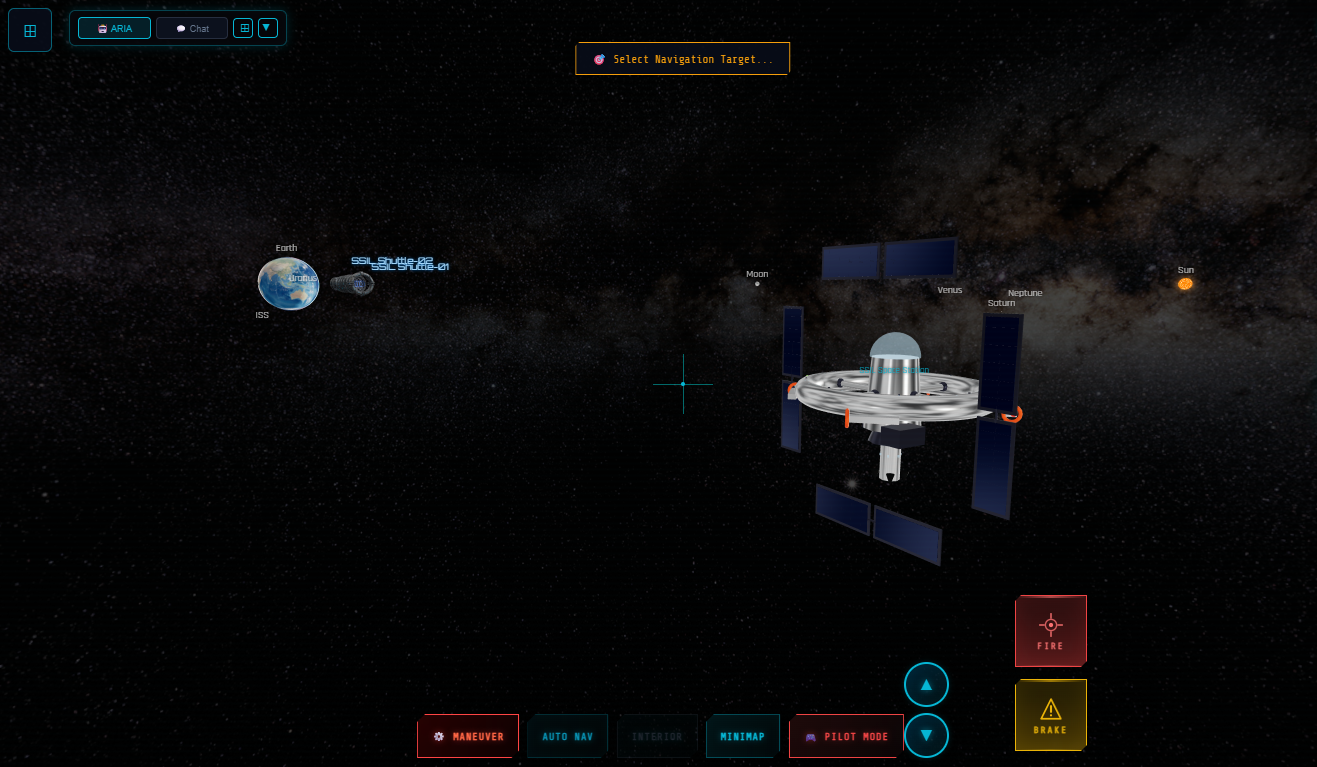Engage Auto Nav
This screenshot has width=1317, height=767.
tap(567, 736)
